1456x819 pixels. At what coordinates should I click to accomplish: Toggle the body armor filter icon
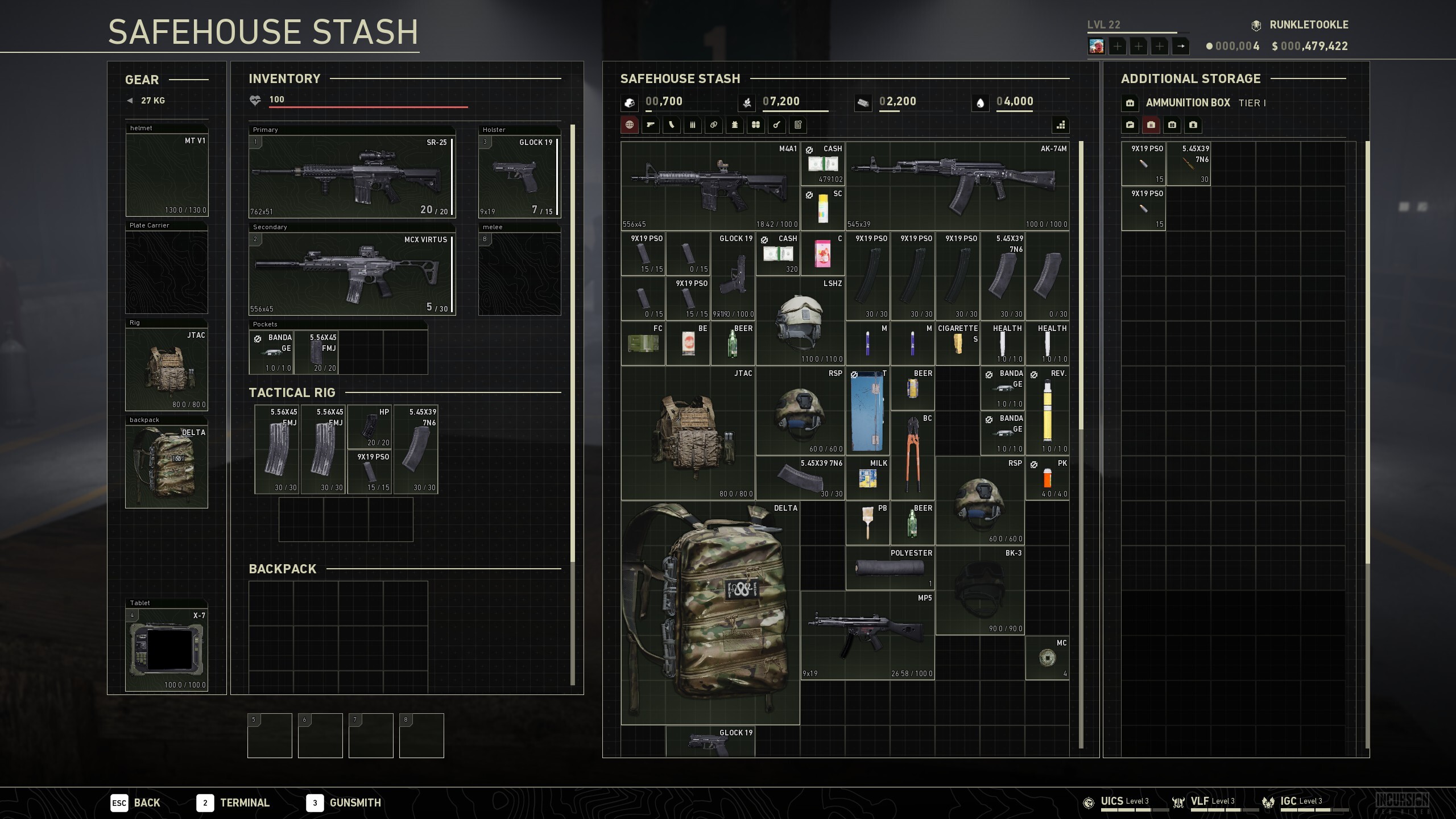[735, 125]
